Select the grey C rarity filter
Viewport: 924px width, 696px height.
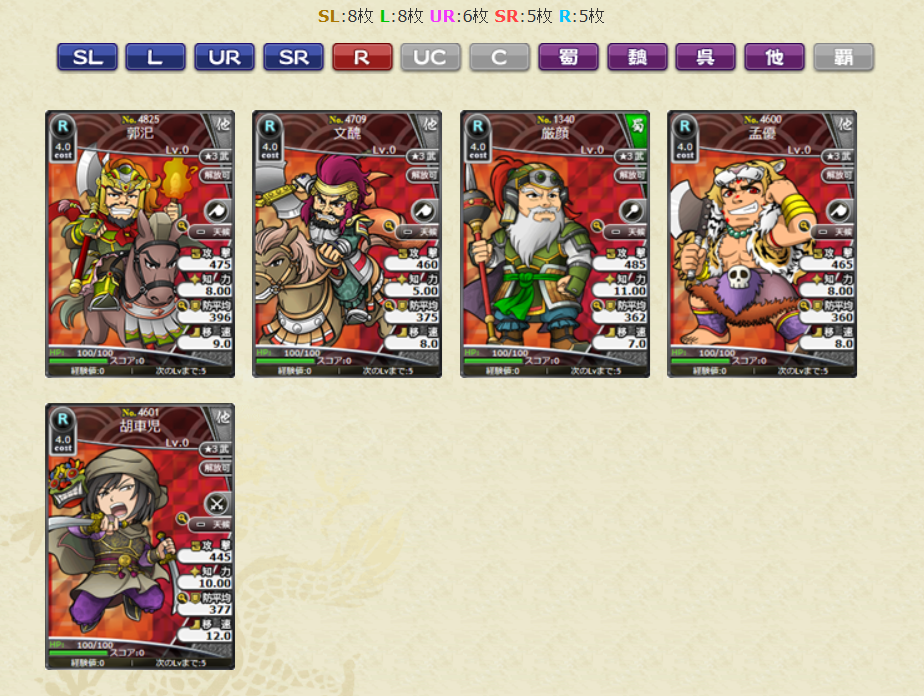pyautogui.click(x=499, y=58)
